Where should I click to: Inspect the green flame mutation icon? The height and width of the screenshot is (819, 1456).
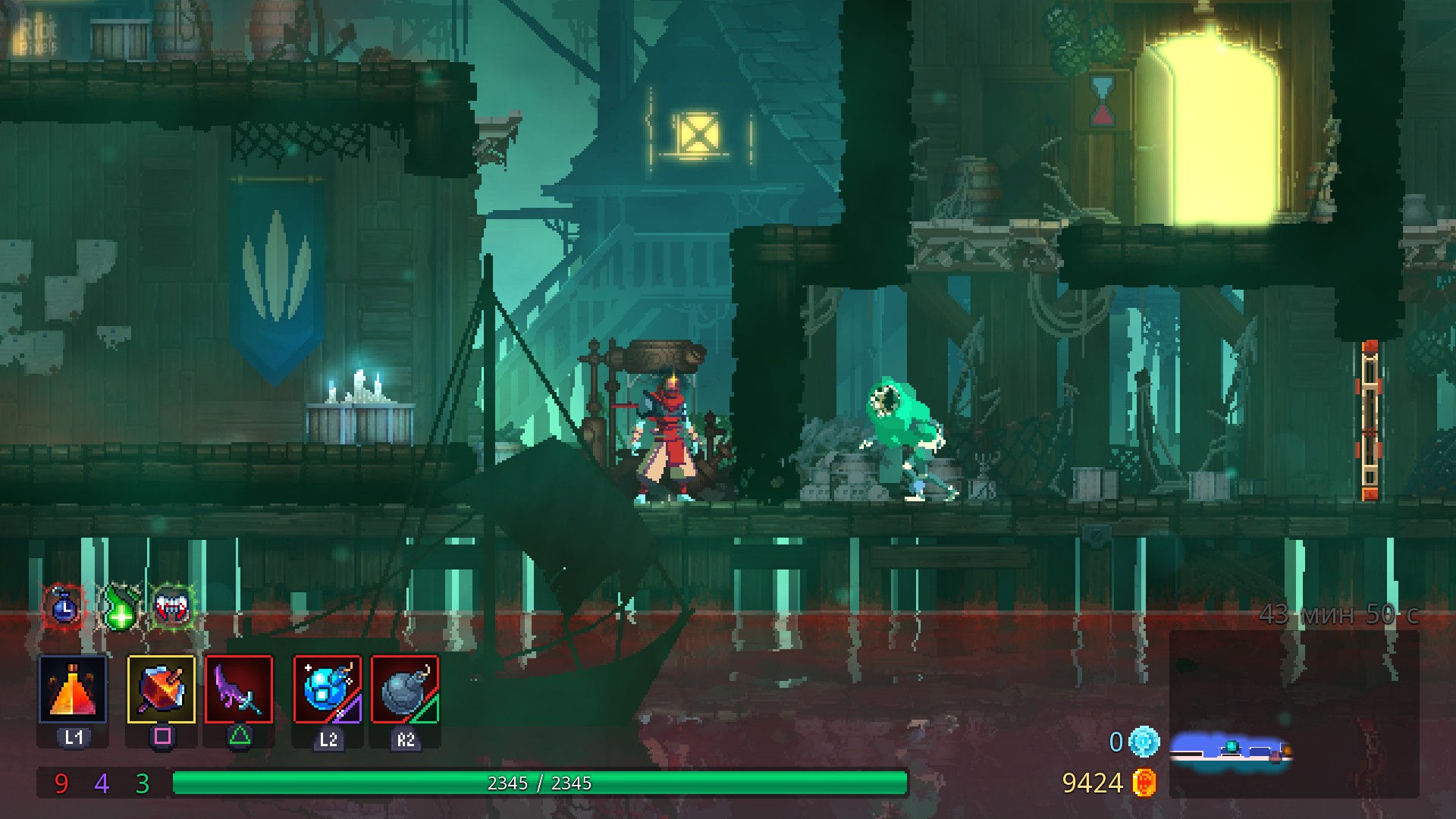(120, 607)
